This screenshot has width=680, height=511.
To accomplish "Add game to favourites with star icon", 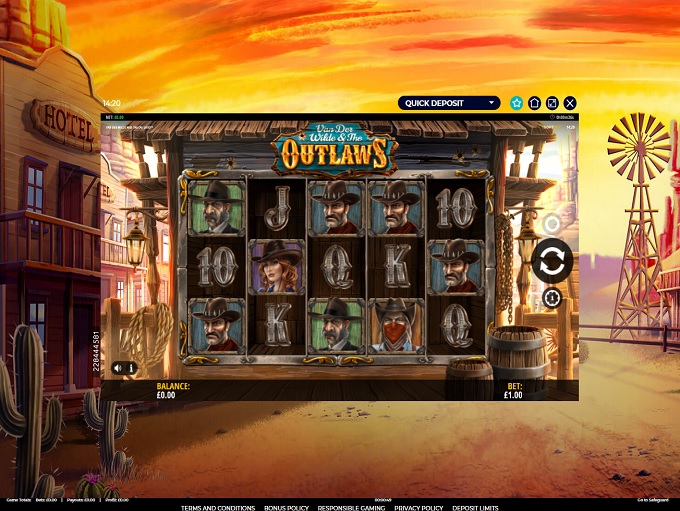I will point(517,102).
